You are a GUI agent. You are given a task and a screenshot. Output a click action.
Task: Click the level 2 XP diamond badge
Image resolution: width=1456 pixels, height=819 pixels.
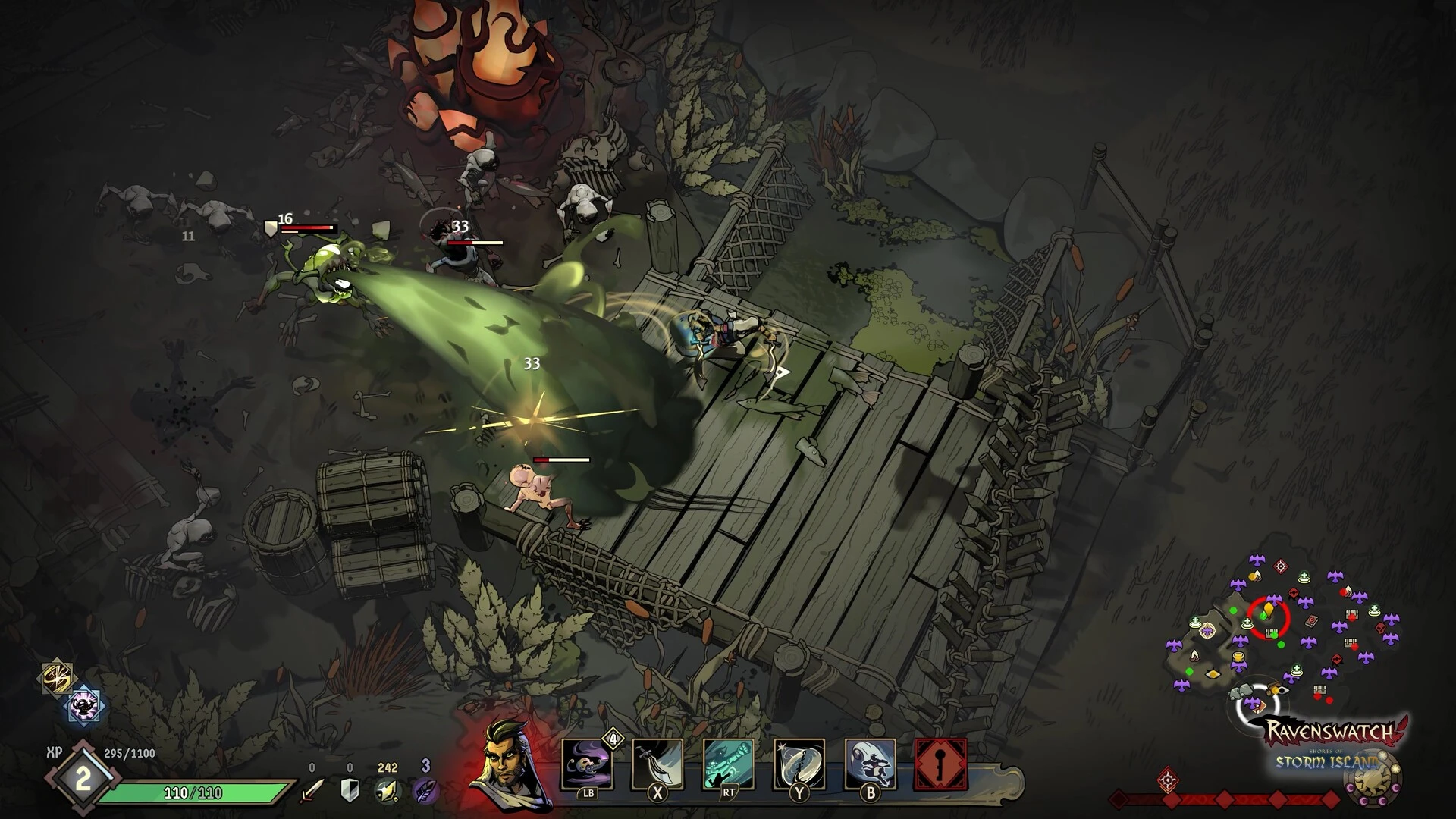[83, 779]
